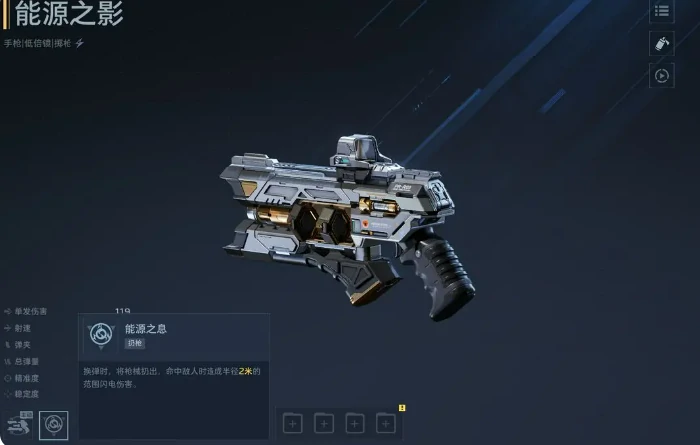Open the spray paint skin button
The height and width of the screenshot is (445, 700).
(661, 43)
